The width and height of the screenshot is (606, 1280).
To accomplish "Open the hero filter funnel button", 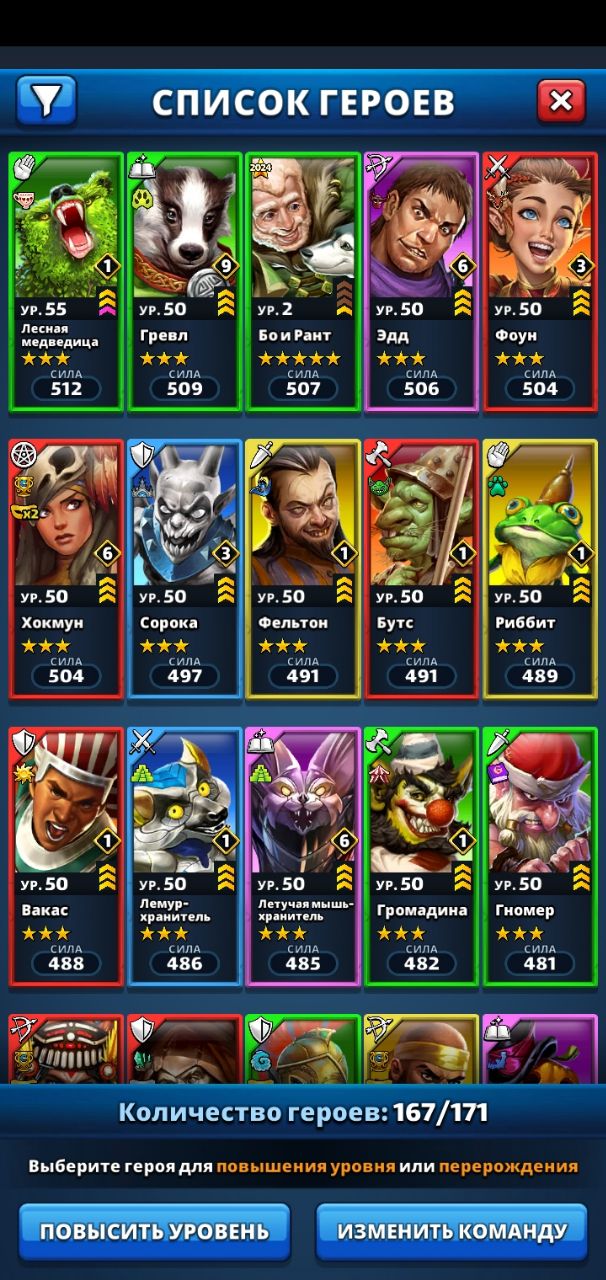I will pos(46,100).
